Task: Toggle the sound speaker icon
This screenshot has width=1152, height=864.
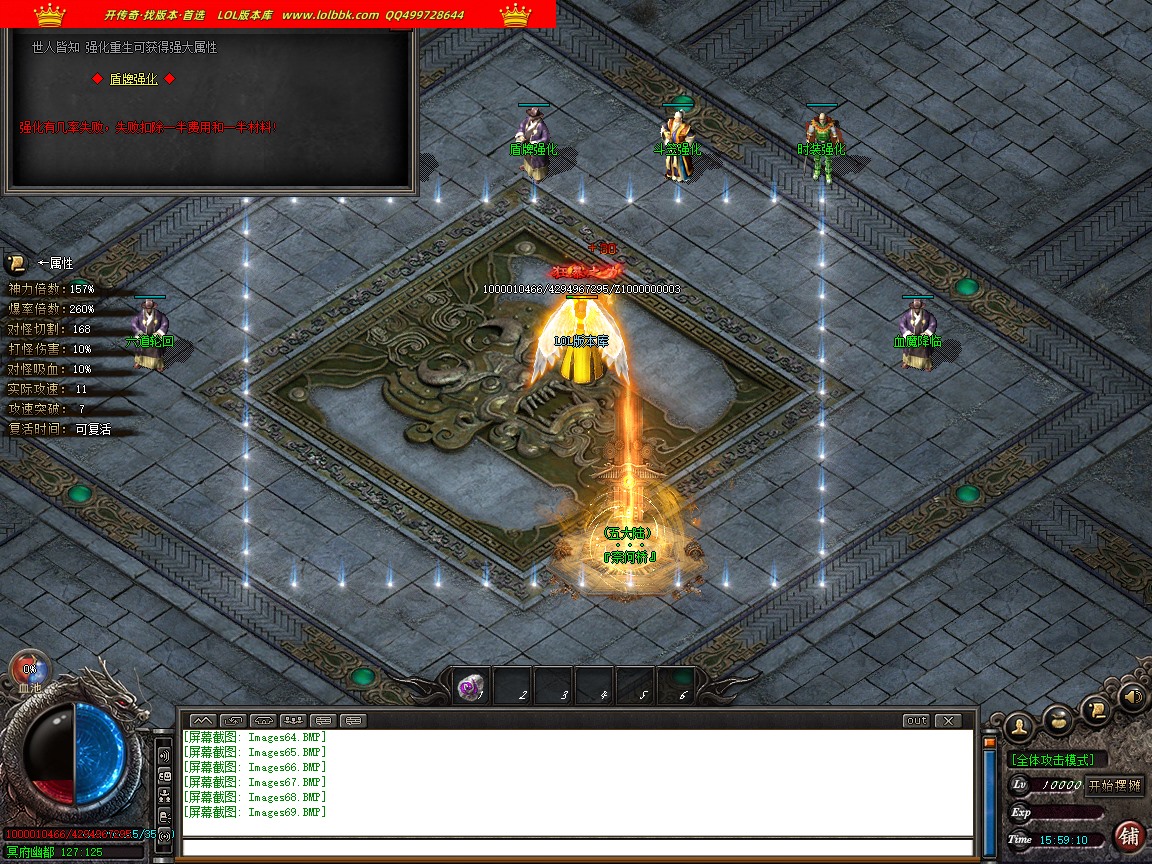Action: 1131,695
